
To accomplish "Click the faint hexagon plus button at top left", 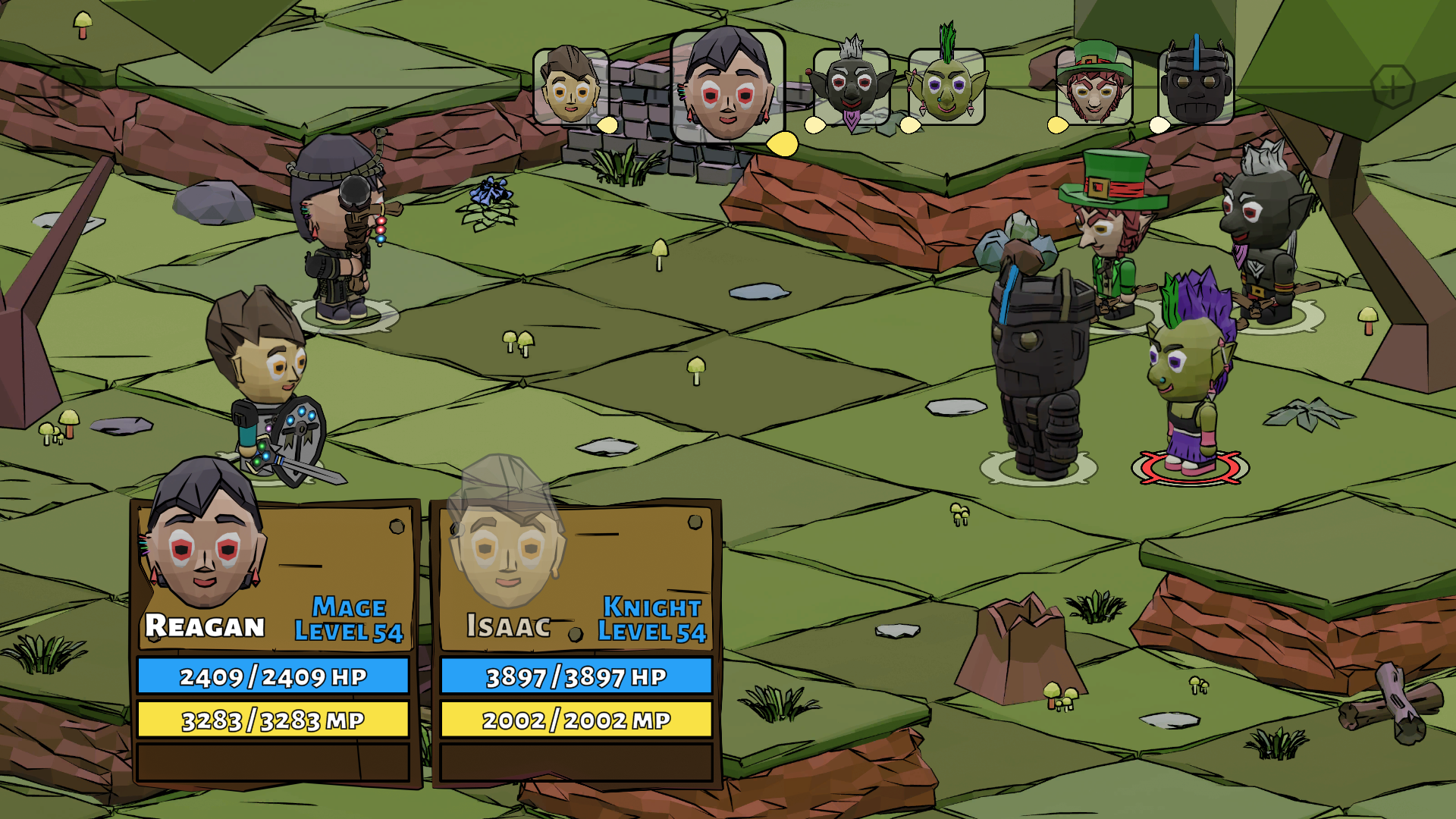I will pyautogui.click(x=62, y=87).
